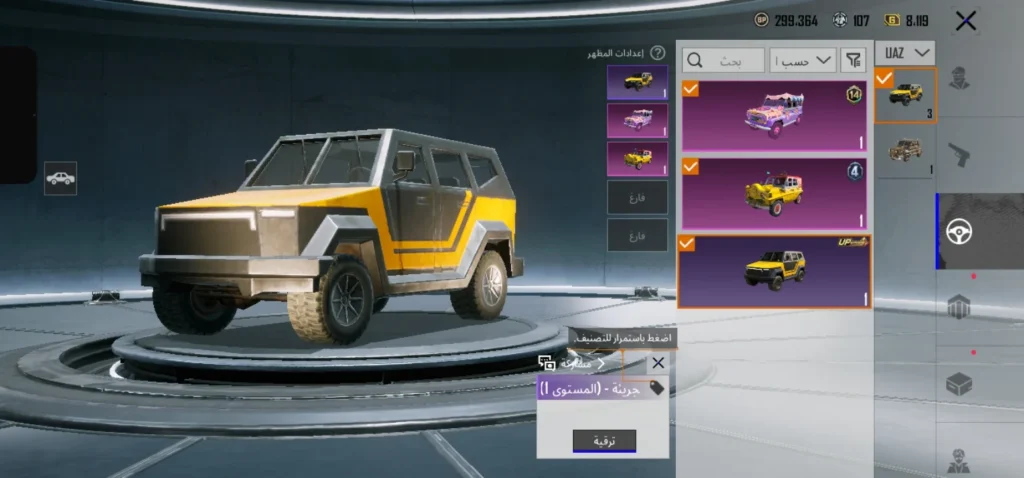The width and height of the screenshot is (1024, 478).
Task: Pick the yellow UAZ thumbnail under the UAZ dropdown
Action: pos(905,96)
